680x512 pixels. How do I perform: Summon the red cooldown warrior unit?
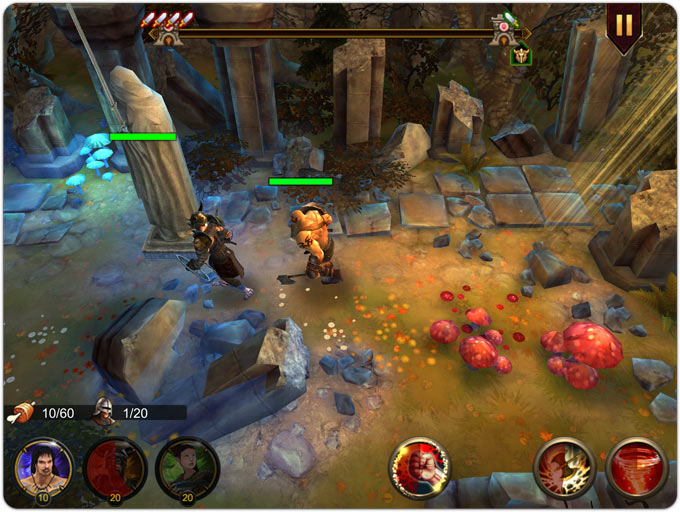[115, 468]
